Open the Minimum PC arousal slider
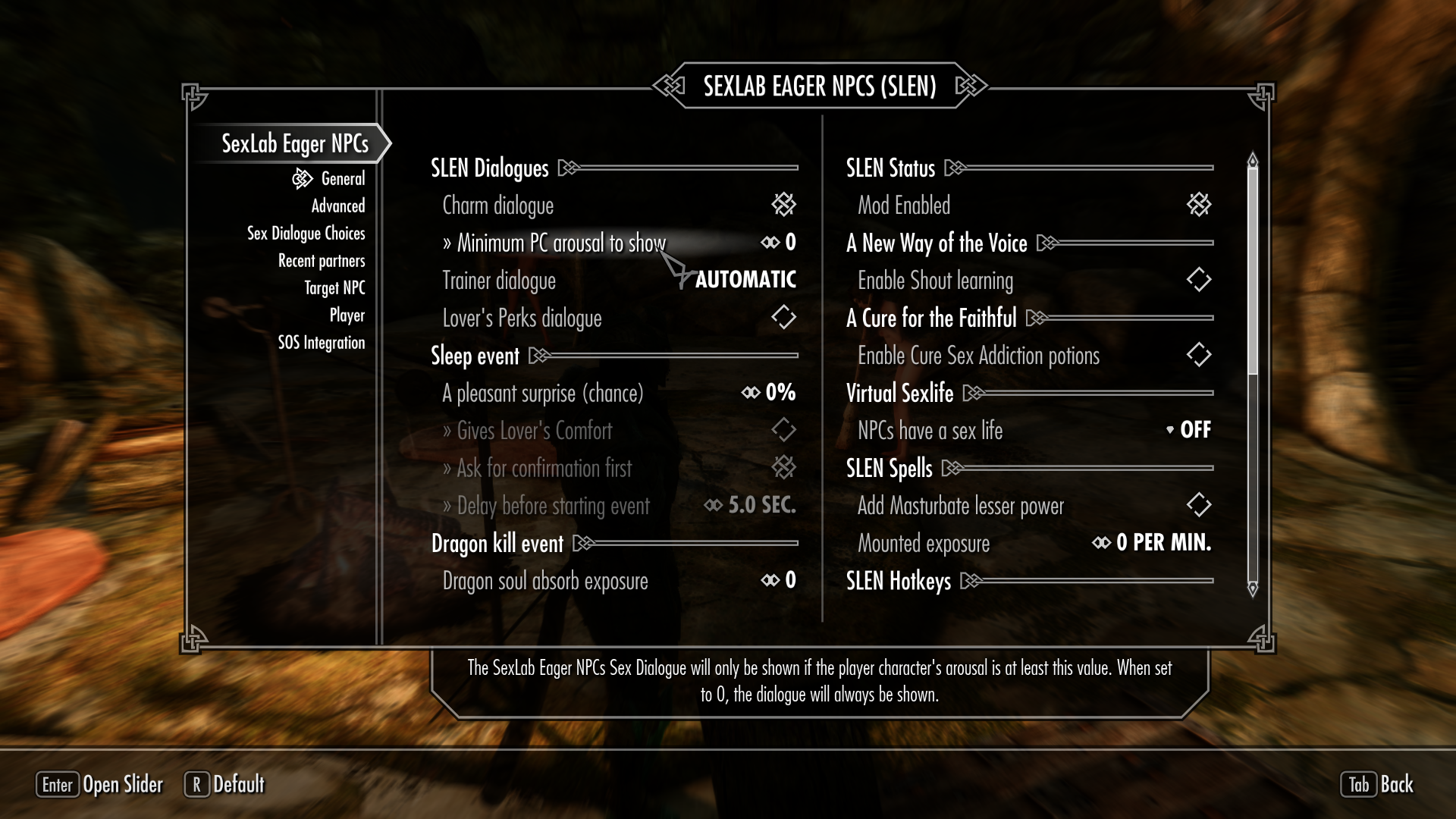 point(780,243)
